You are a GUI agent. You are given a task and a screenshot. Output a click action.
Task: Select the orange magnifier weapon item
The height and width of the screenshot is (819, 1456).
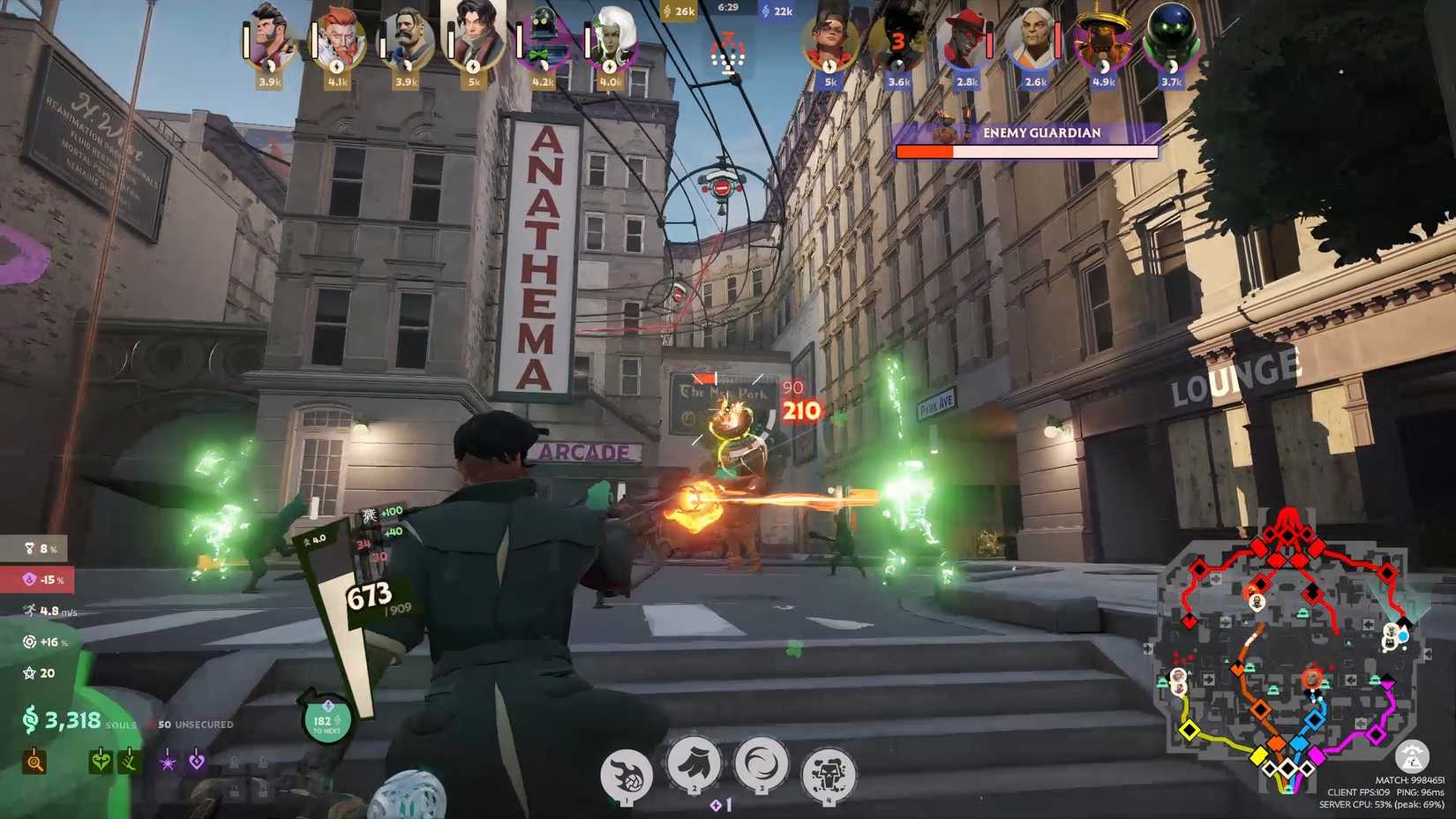(34, 761)
